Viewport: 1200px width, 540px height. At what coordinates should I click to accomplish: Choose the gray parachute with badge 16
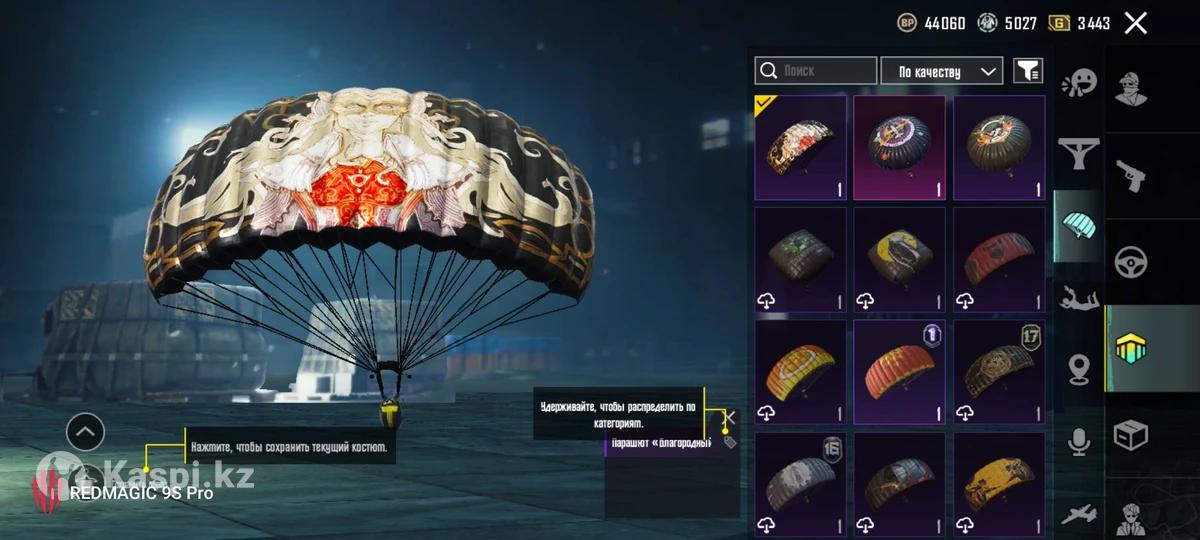coord(800,483)
